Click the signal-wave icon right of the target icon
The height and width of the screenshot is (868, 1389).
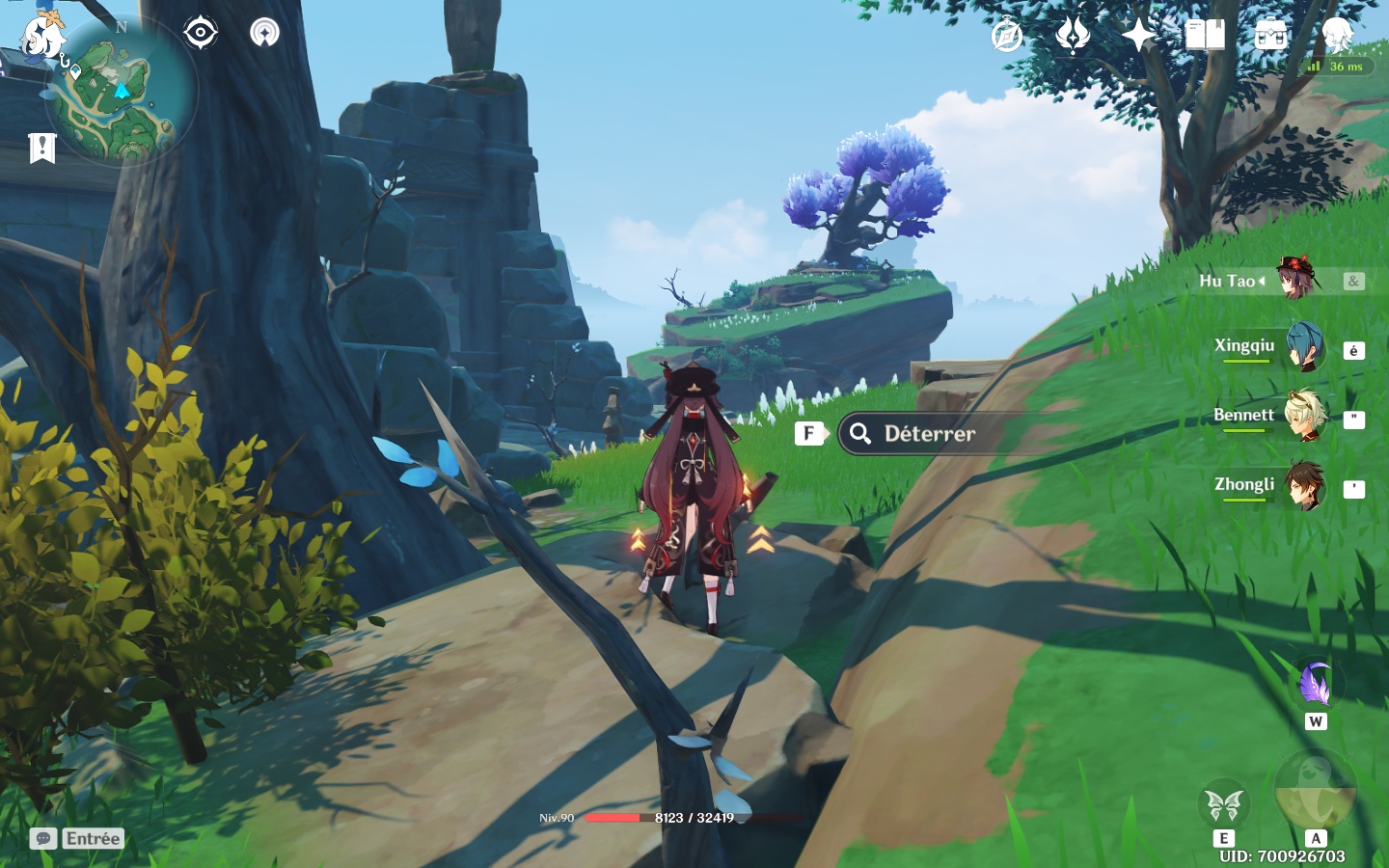[264, 33]
